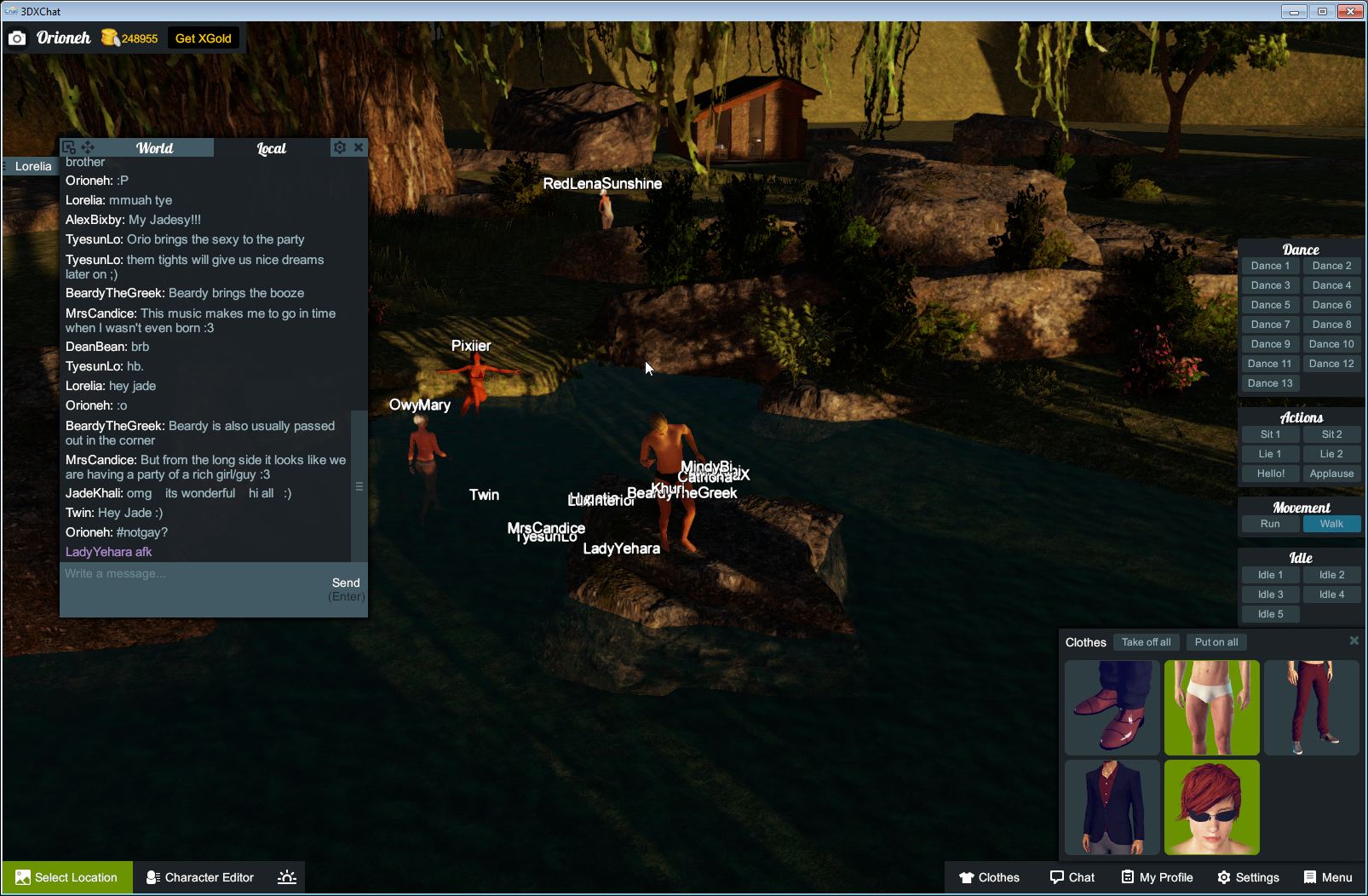1368x896 pixels.
Task: Click the Get XGold button
Action: tap(204, 37)
